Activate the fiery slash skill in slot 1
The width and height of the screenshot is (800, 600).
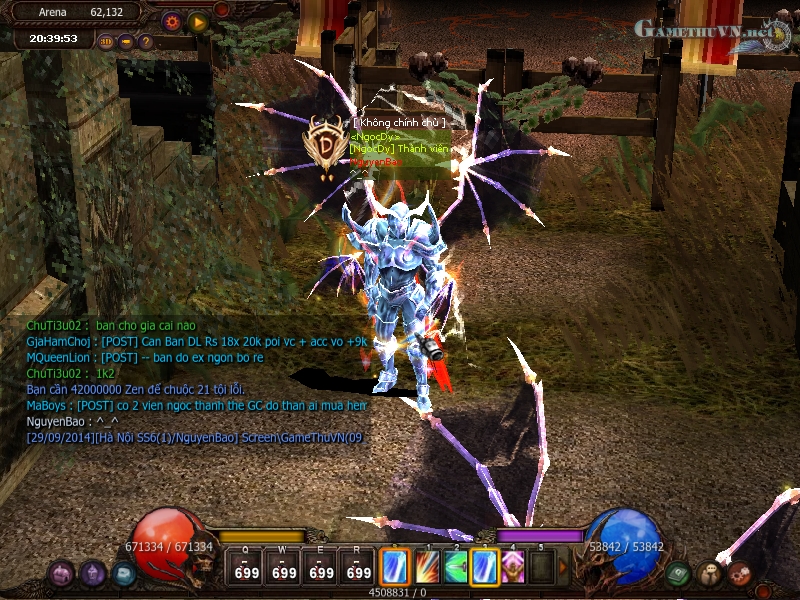pyautogui.click(x=427, y=567)
